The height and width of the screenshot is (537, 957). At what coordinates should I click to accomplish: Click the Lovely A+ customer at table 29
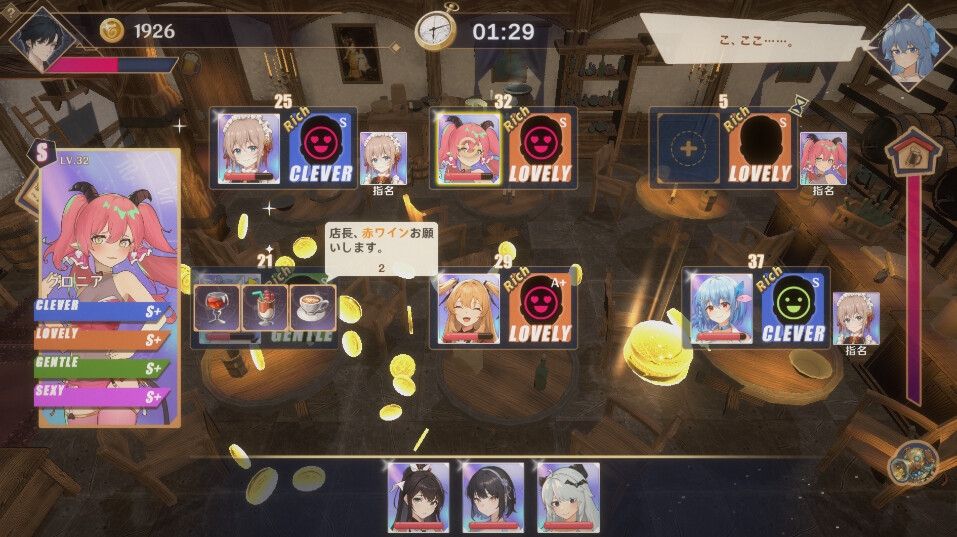pos(540,310)
